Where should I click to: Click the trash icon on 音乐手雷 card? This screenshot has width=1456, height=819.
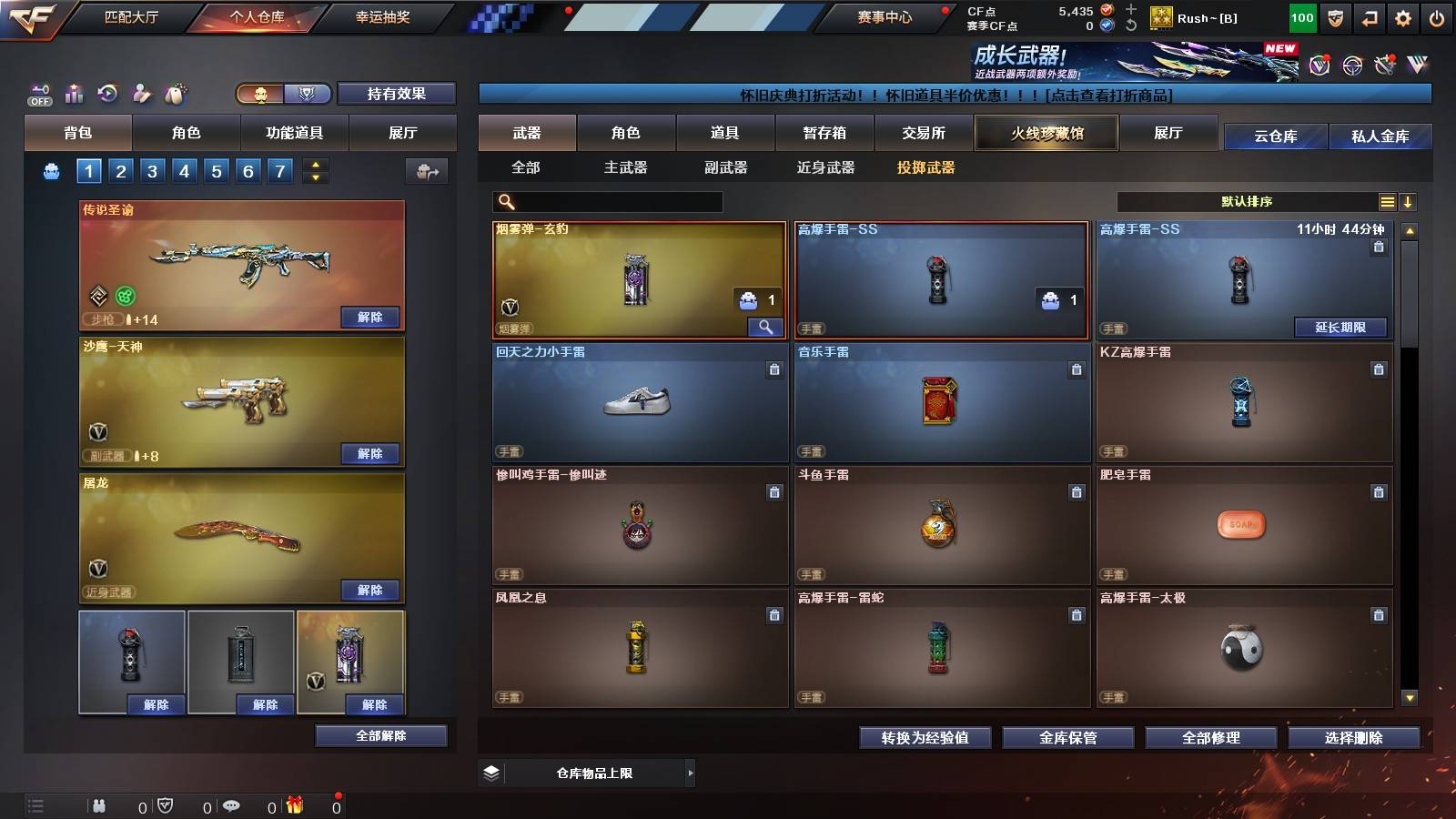coord(1076,370)
